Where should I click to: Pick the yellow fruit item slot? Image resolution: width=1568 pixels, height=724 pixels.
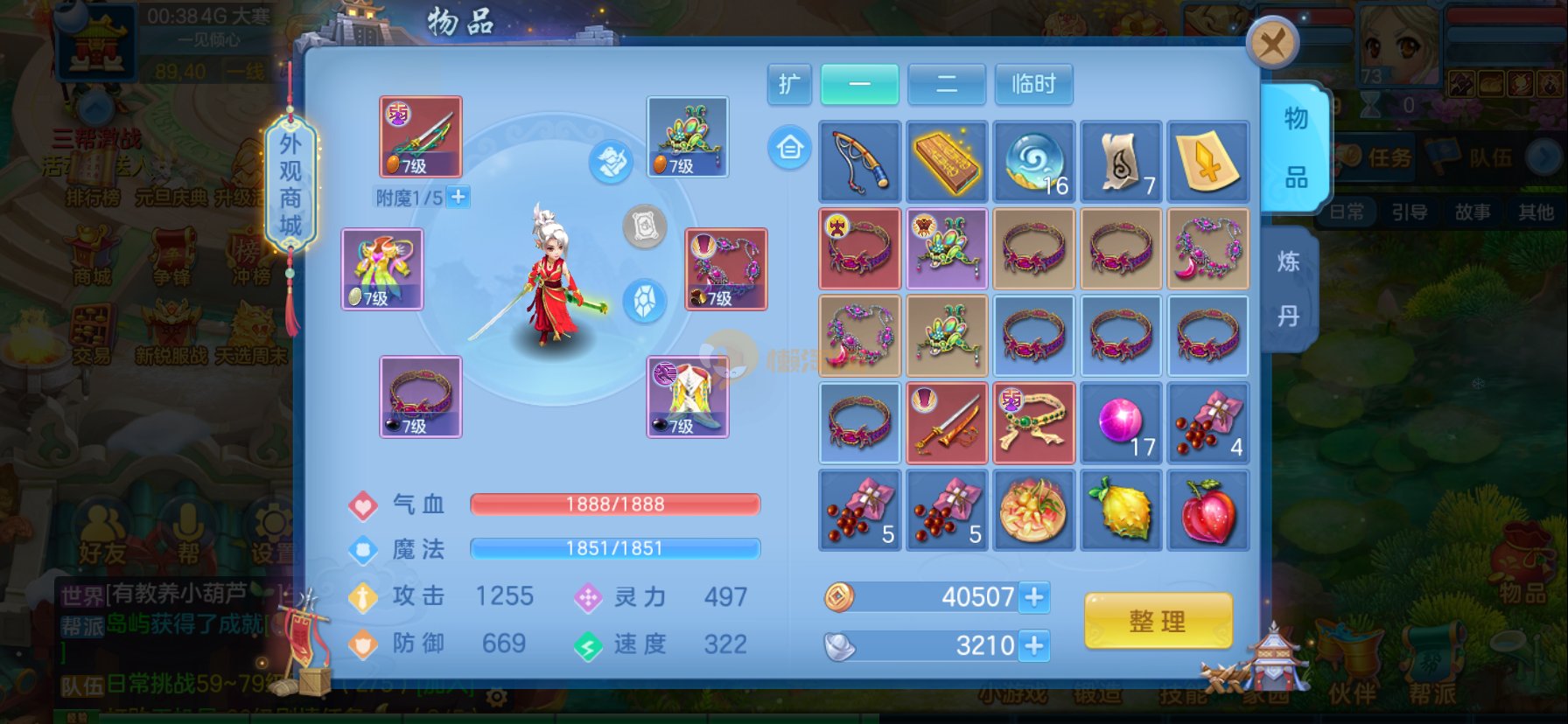tap(1121, 511)
